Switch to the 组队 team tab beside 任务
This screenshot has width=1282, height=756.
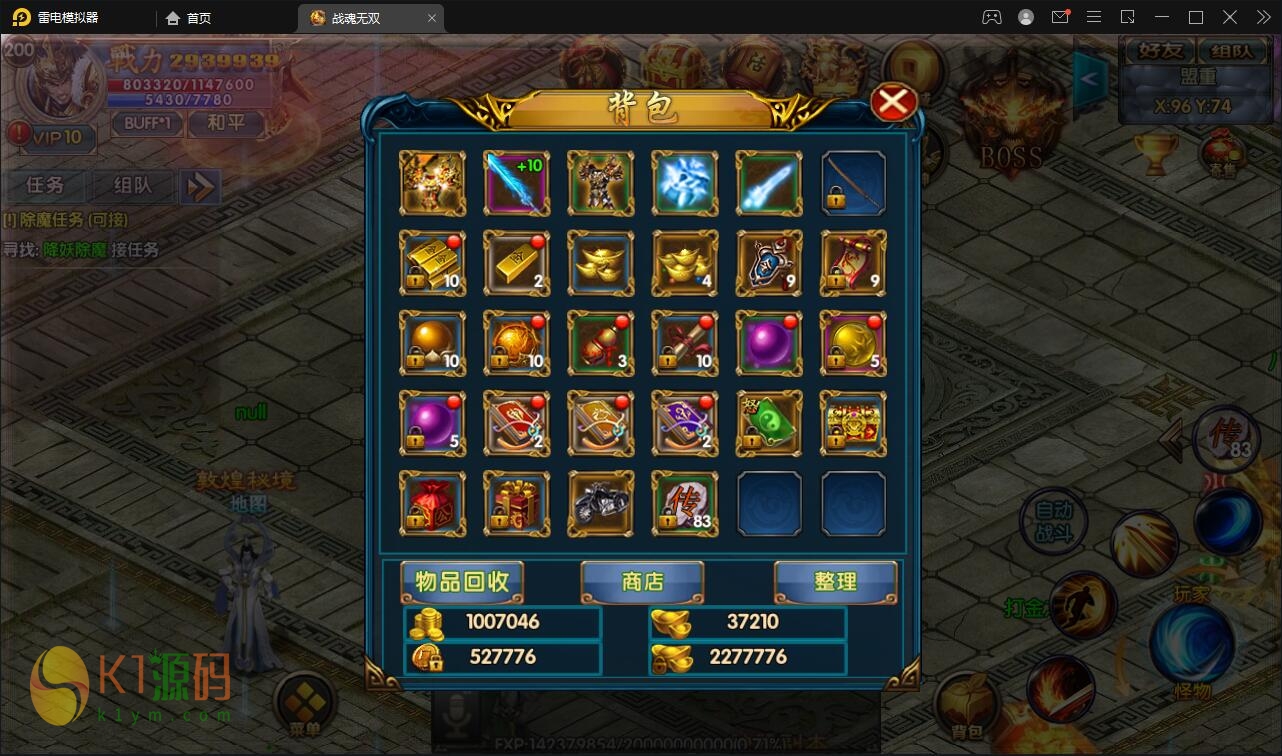pos(132,185)
